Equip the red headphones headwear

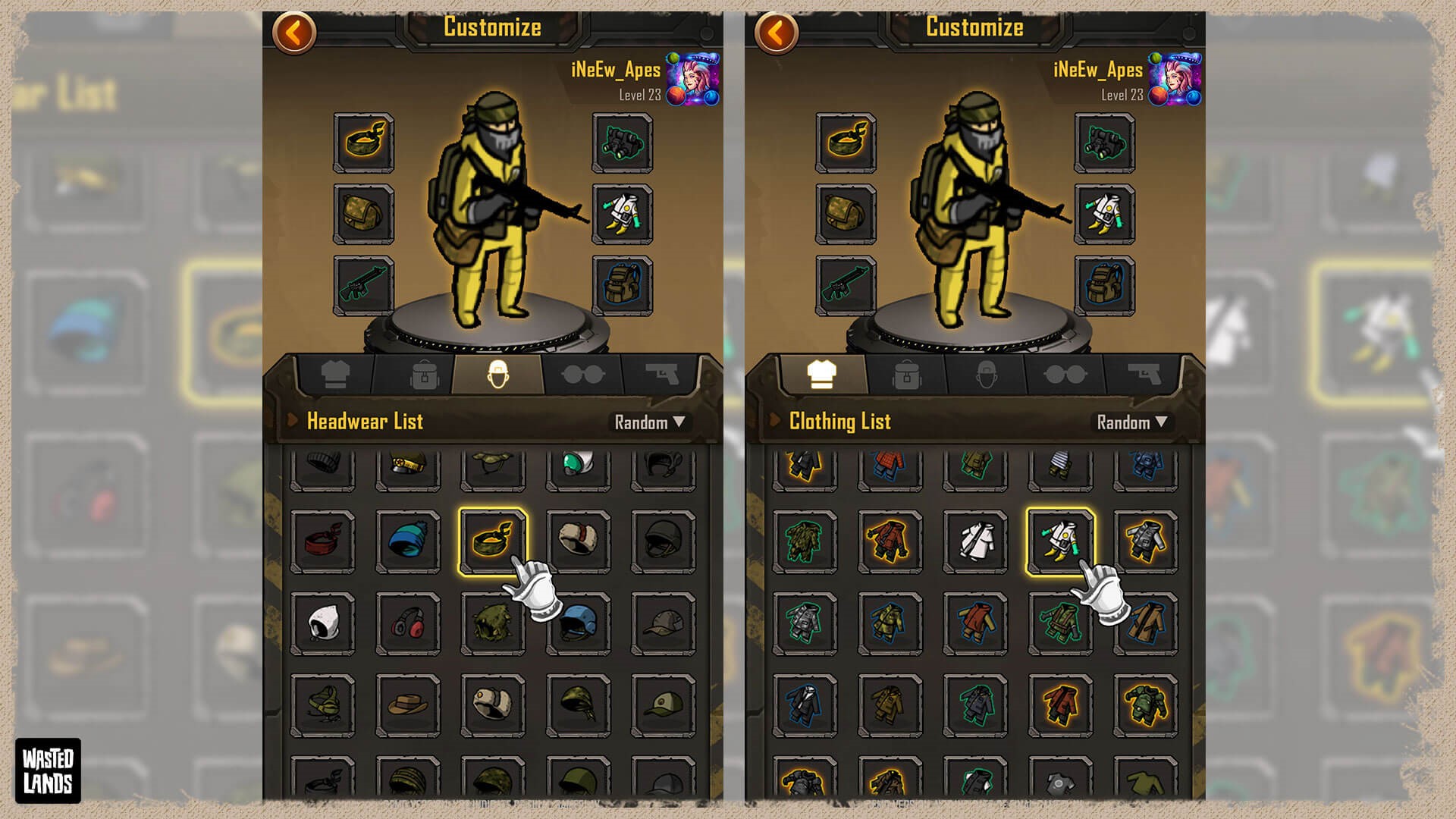tap(408, 624)
